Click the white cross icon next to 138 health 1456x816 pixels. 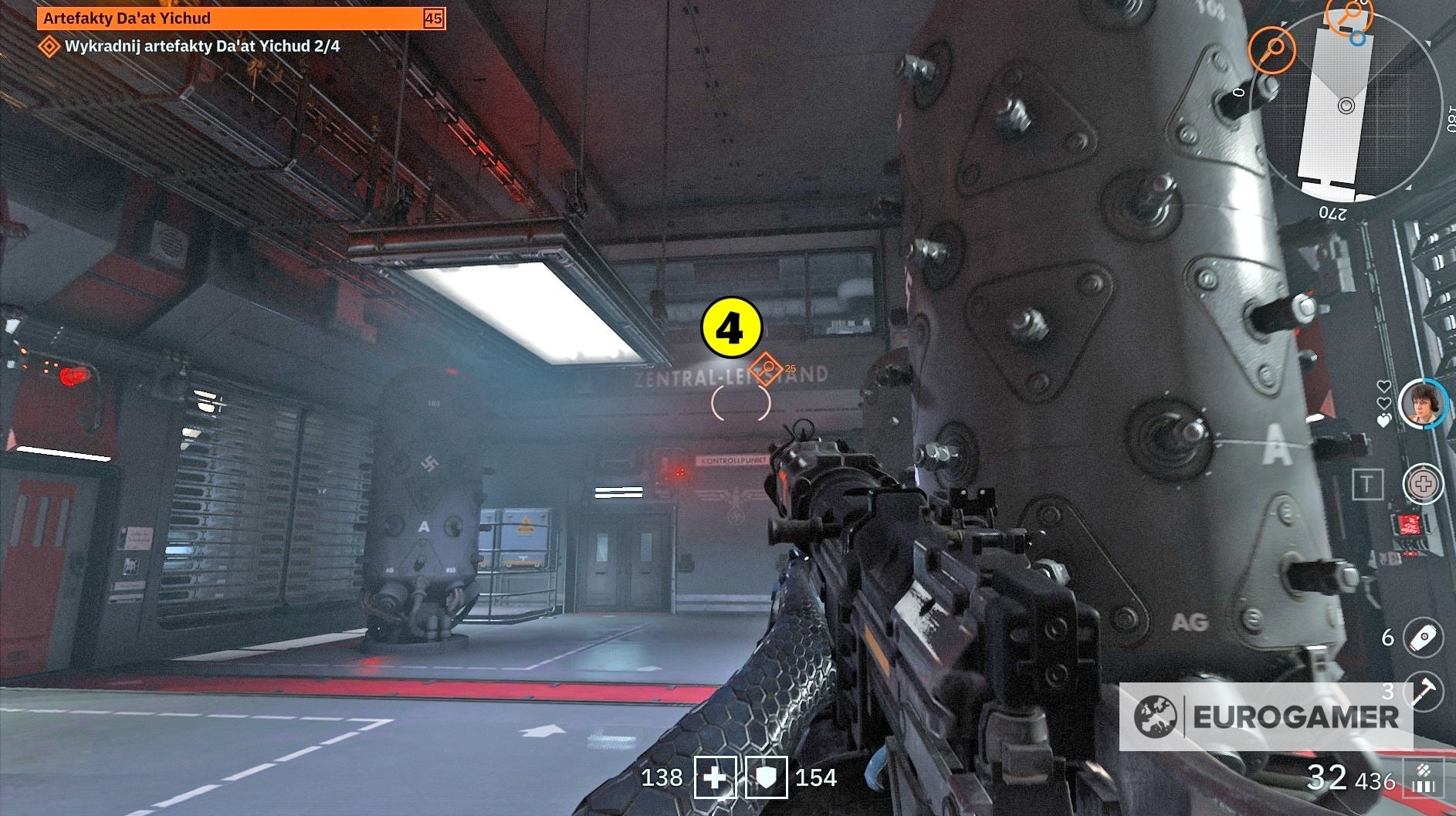714,777
